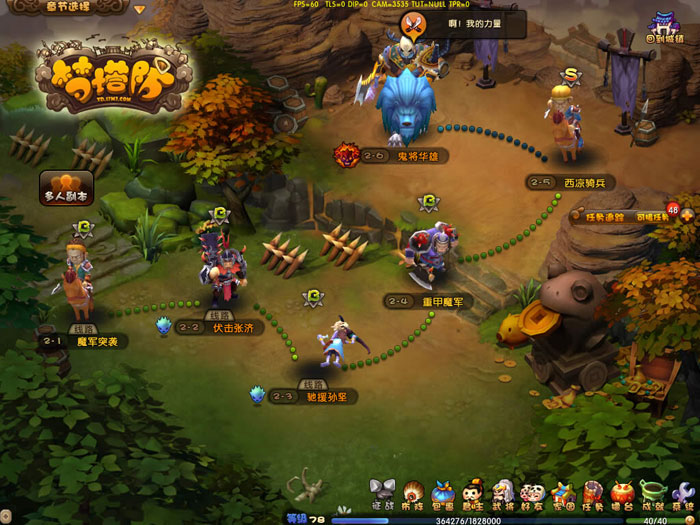The image size is (700, 525).
Task: Open the 君主 lord character panel
Action: (x=473, y=494)
